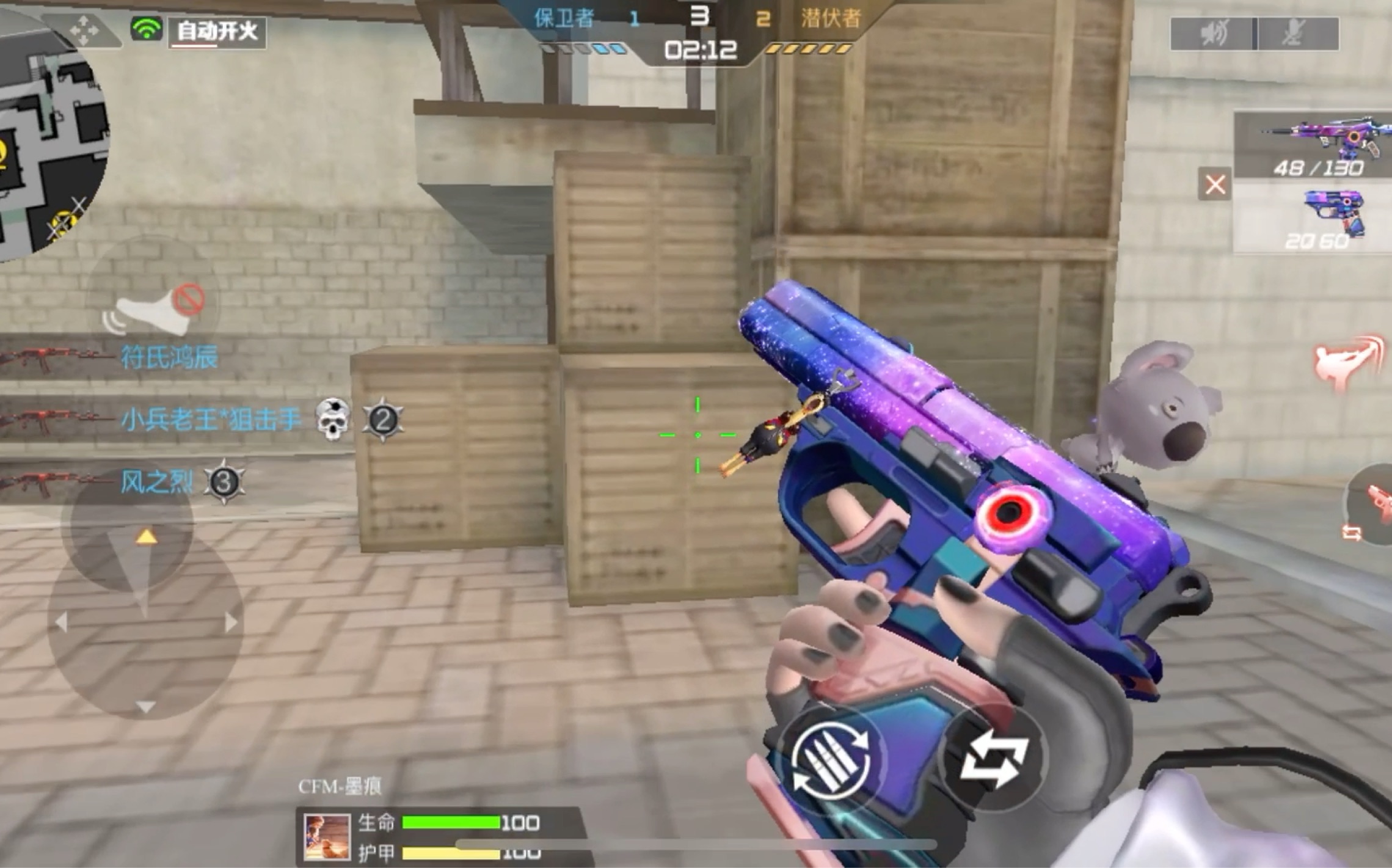Activate the melee kick attack icon

1347,363
